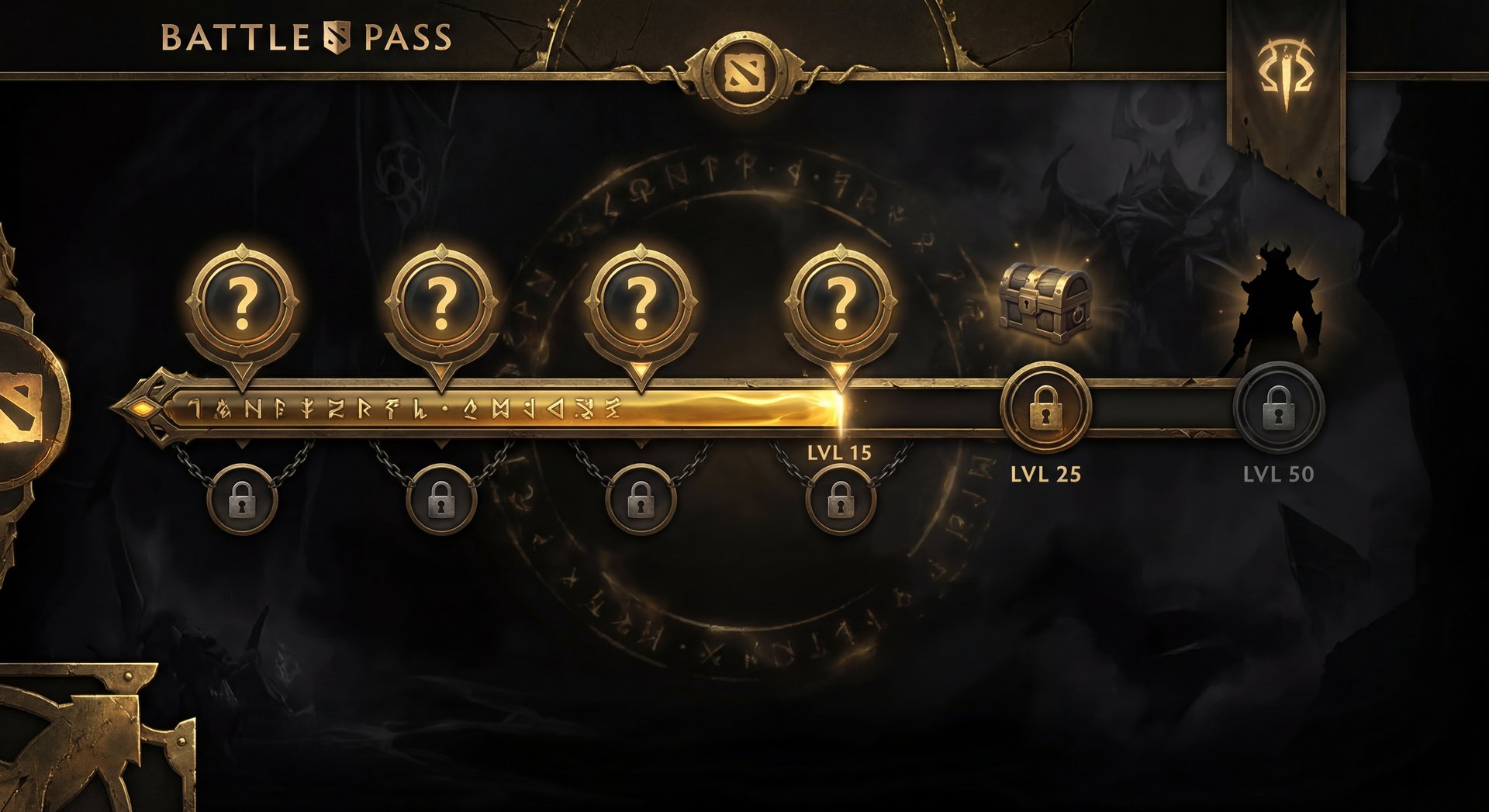Select the glowing treasure chest reward

click(x=1045, y=302)
